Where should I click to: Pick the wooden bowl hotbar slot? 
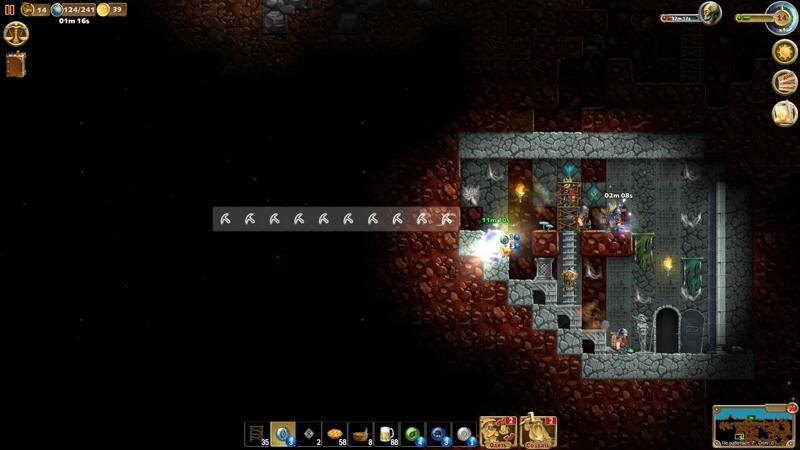click(x=361, y=434)
